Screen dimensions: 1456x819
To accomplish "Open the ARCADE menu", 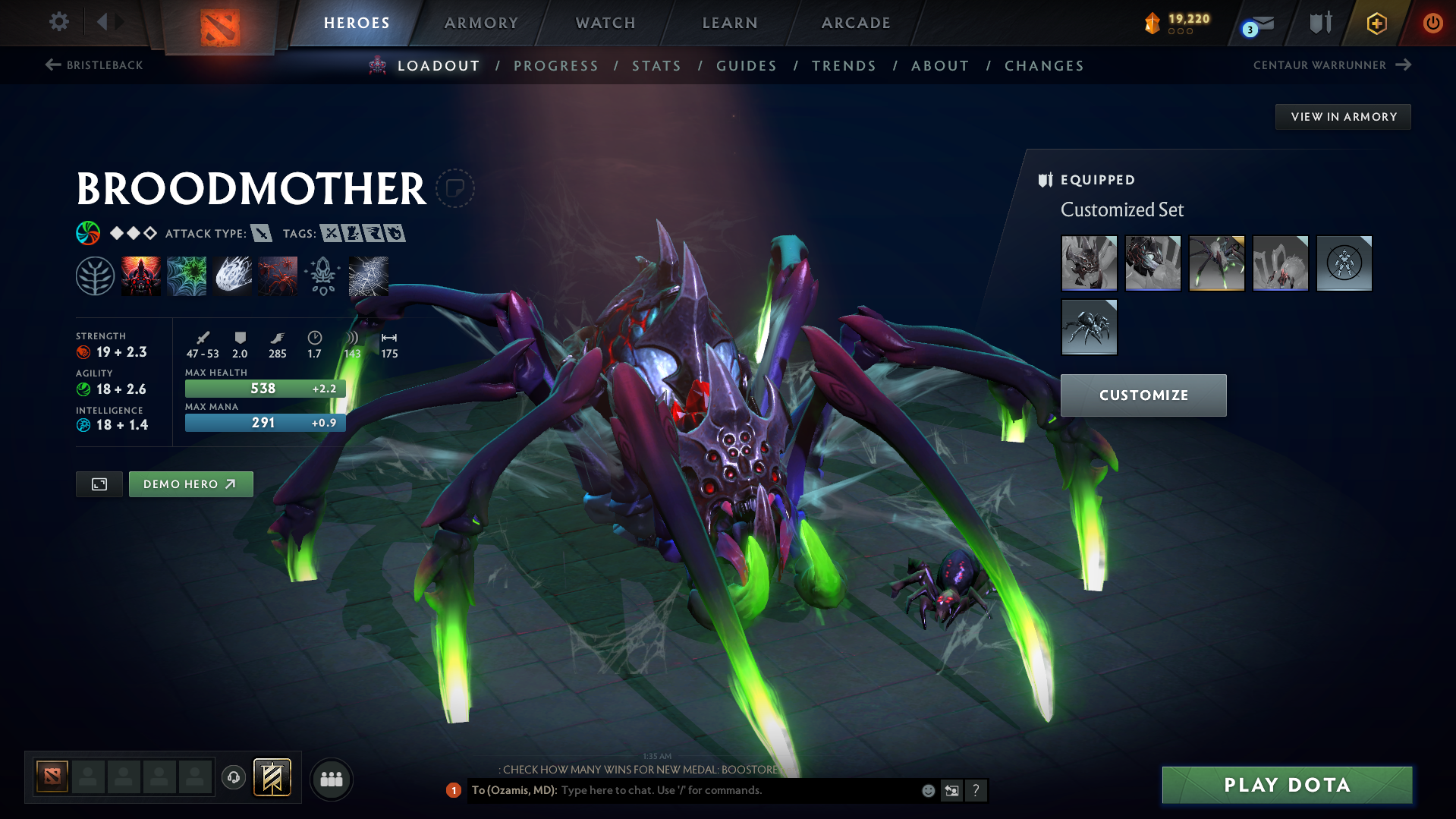I will [855, 23].
